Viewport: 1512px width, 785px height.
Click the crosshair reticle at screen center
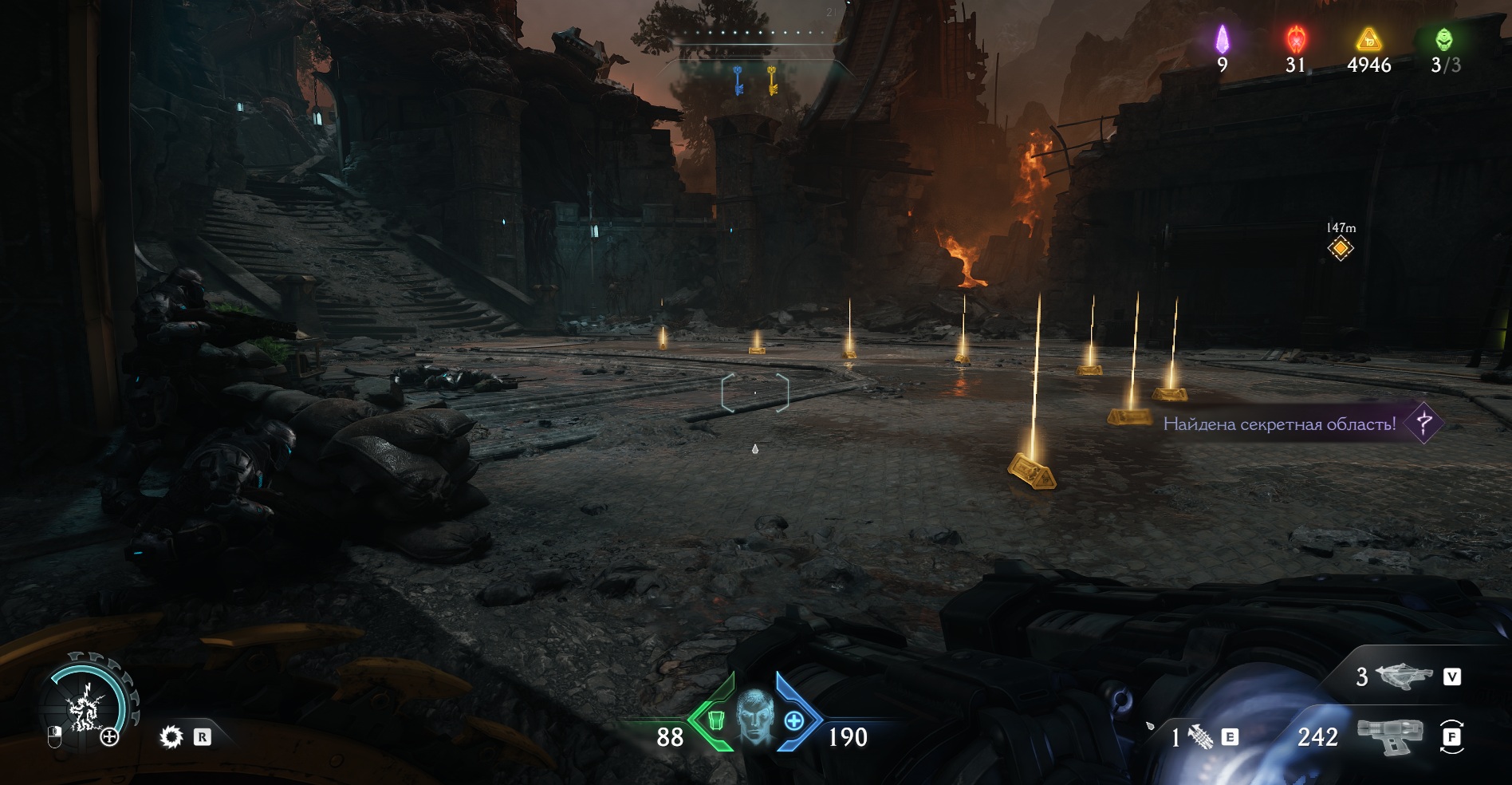(755, 392)
